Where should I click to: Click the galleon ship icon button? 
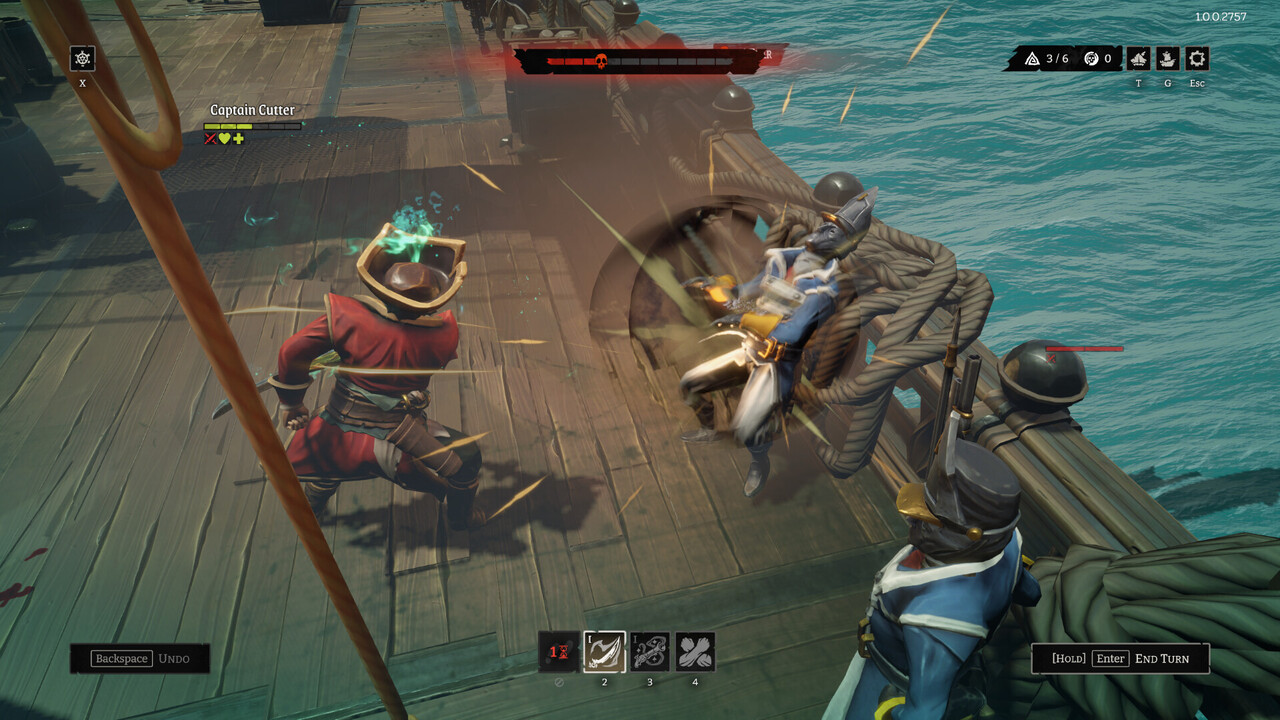coord(1168,59)
